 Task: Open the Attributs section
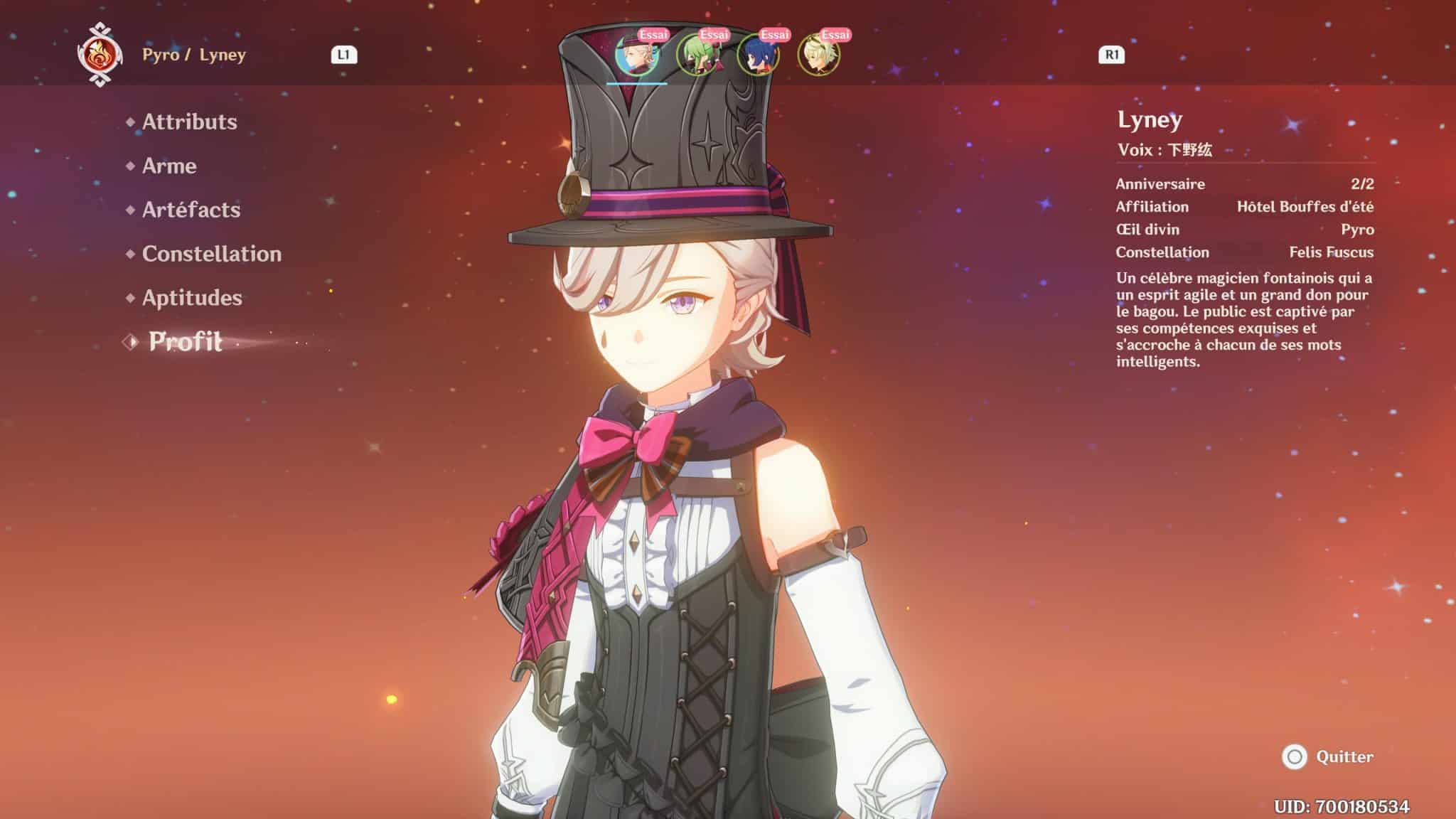click(x=189, y=122)
